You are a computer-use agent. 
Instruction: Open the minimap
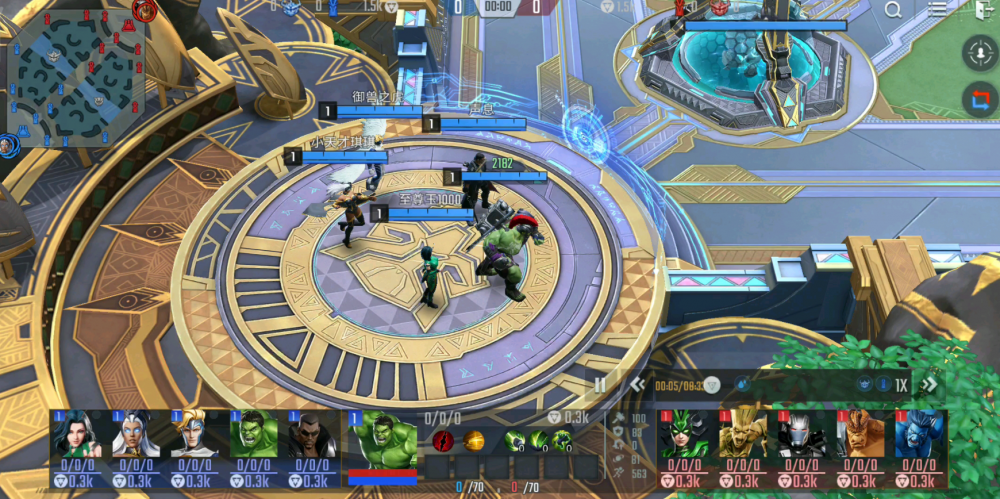click(x=76, y=76)
